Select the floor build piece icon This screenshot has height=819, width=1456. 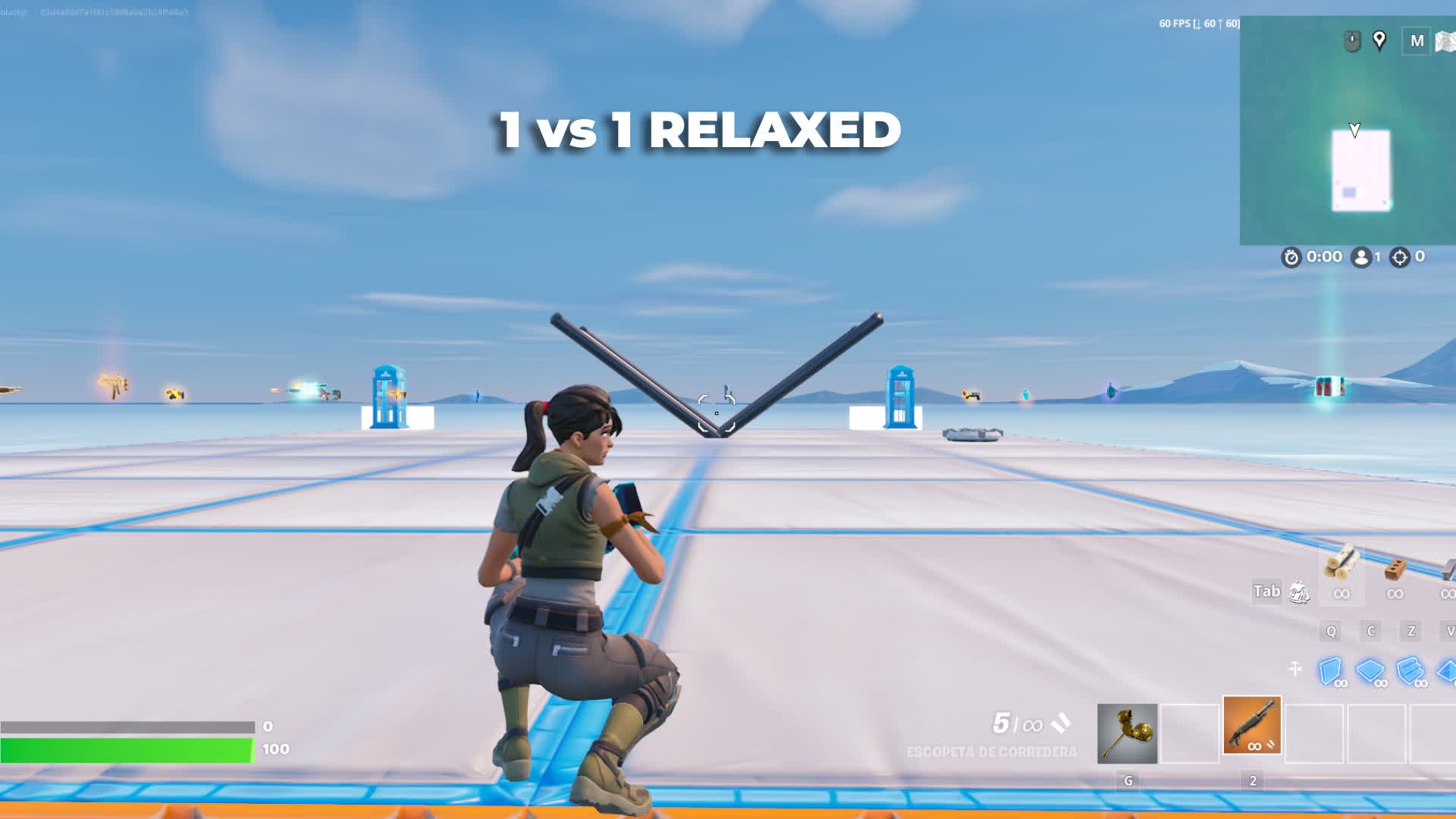[x=1370, y=670]
